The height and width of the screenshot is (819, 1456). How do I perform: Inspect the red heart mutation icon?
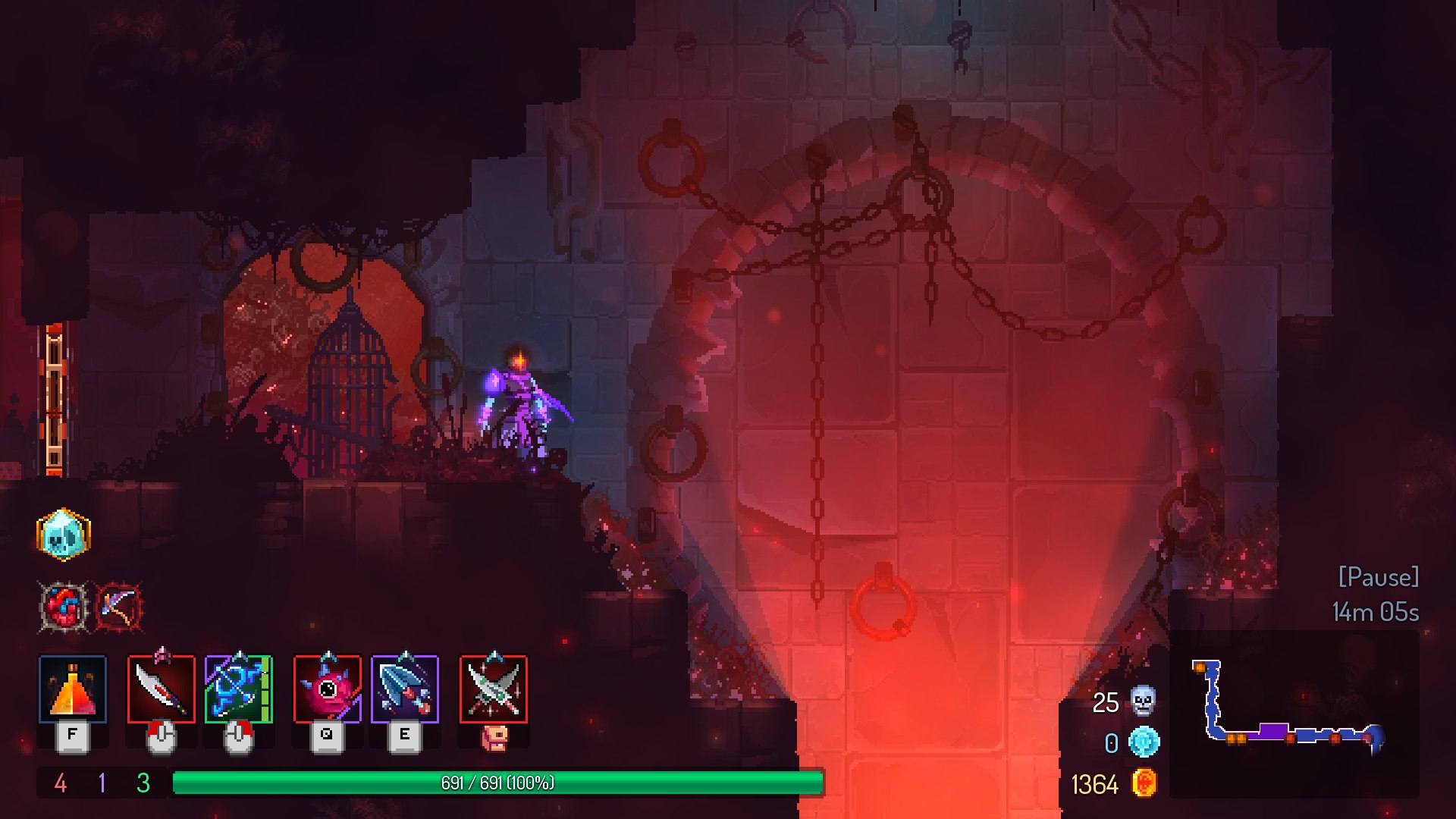pyautogui.click(x=64, y=607)
